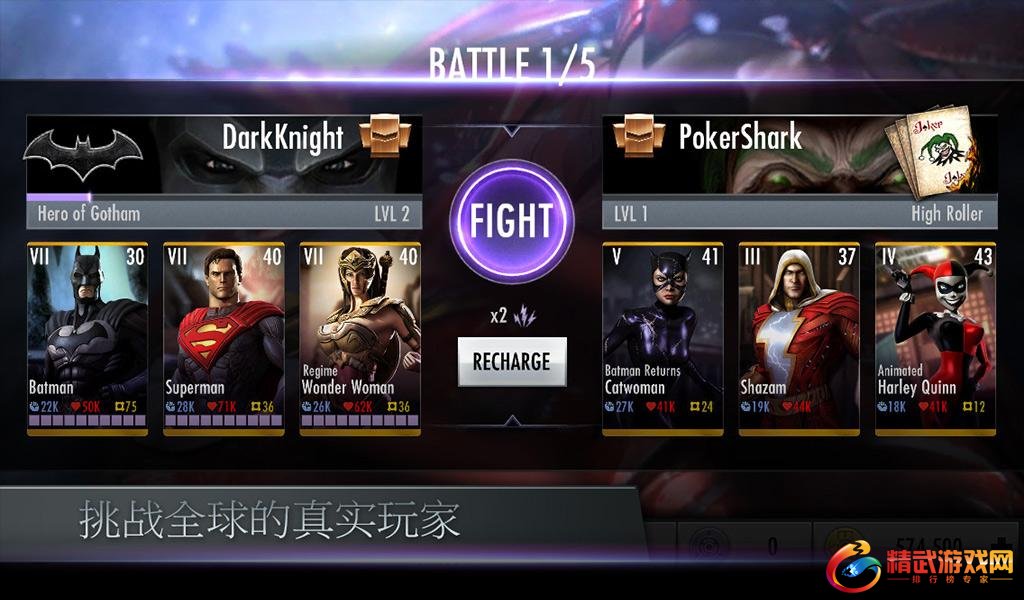This screenshot has width=1024, height=600.
Task: Start the battle with the FIGHT button
Action: pos(511,219)
